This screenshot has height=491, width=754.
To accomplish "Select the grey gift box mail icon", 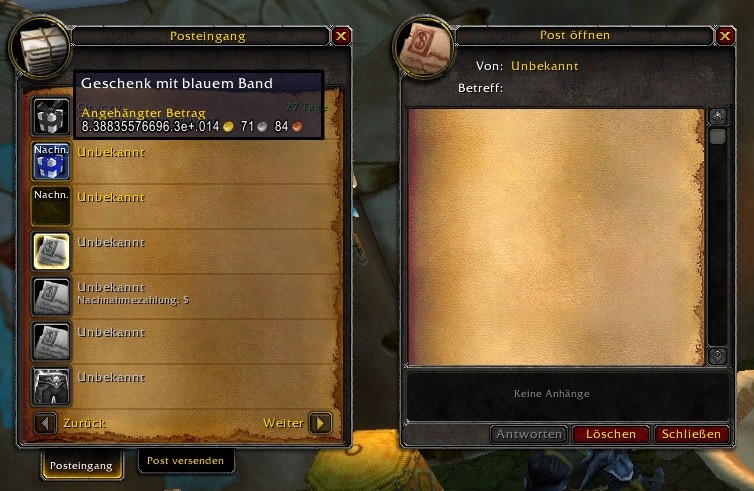I will pos(51,112).
